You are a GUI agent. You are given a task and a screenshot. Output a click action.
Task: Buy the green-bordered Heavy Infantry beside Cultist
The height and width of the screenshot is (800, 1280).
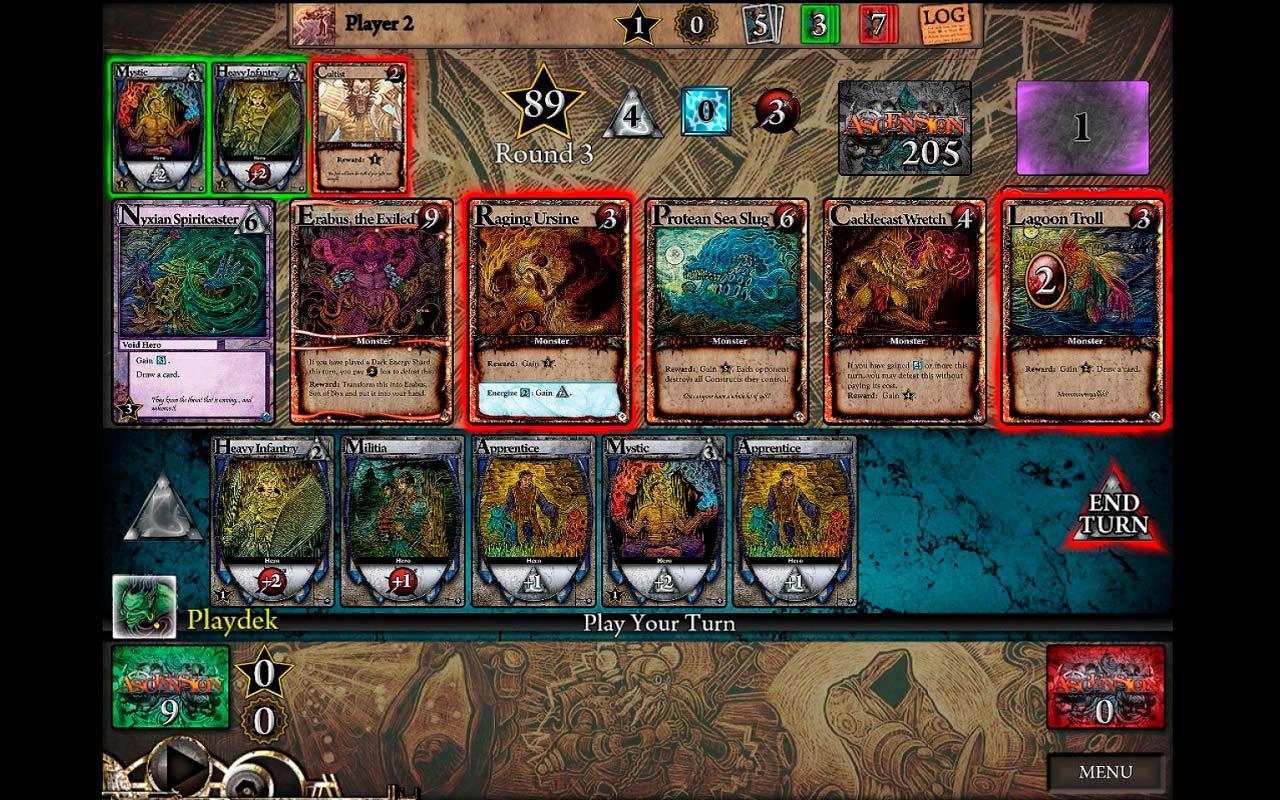point(259,126)
